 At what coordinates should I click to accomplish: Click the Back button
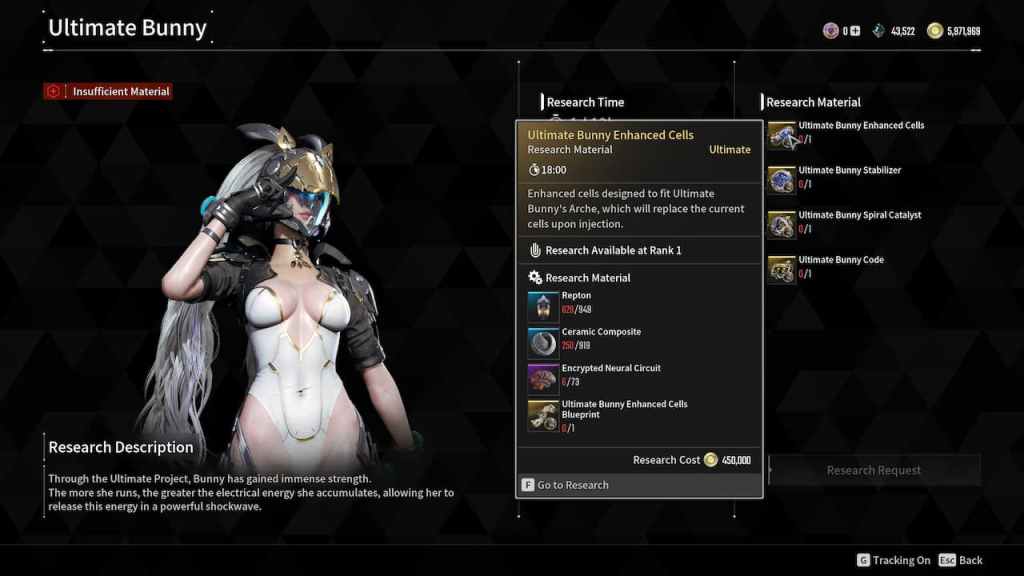(962, 560)
